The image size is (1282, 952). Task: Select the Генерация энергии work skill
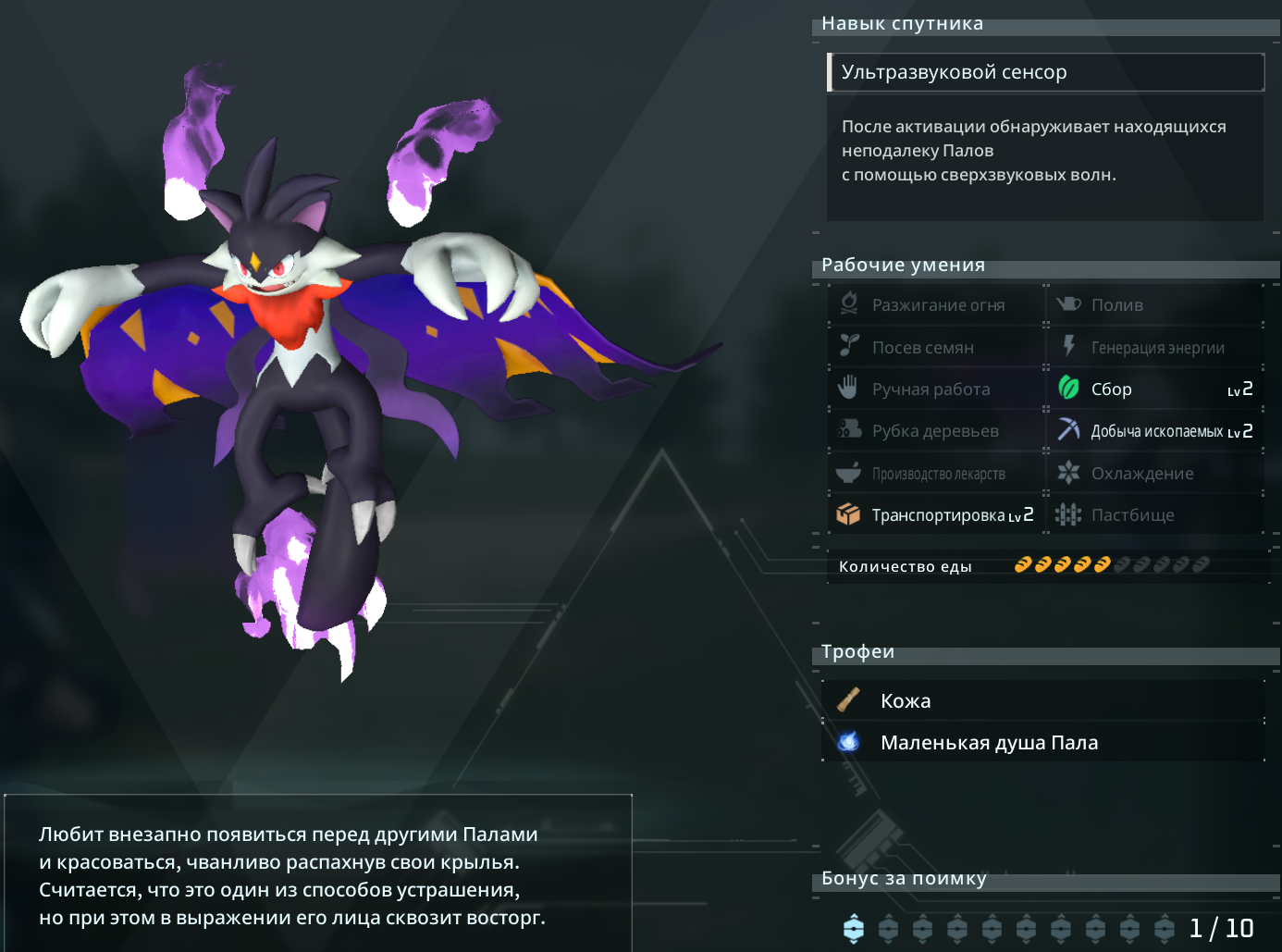click(1155, 348)
